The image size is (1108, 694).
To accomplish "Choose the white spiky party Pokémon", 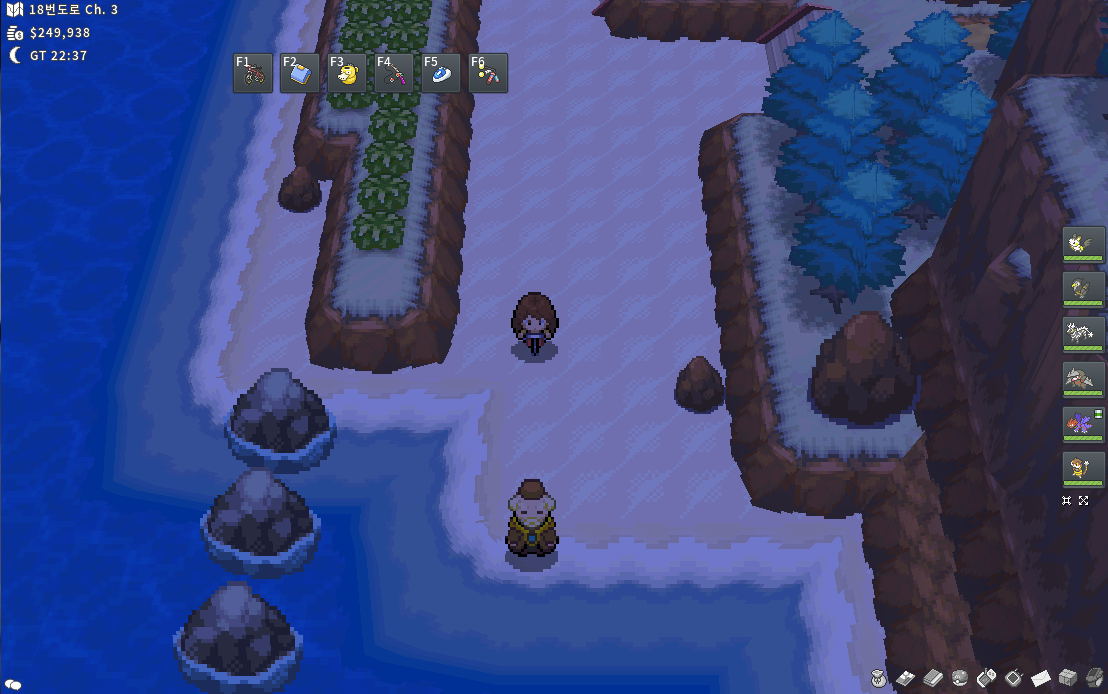I will (x=1084, y=334).
